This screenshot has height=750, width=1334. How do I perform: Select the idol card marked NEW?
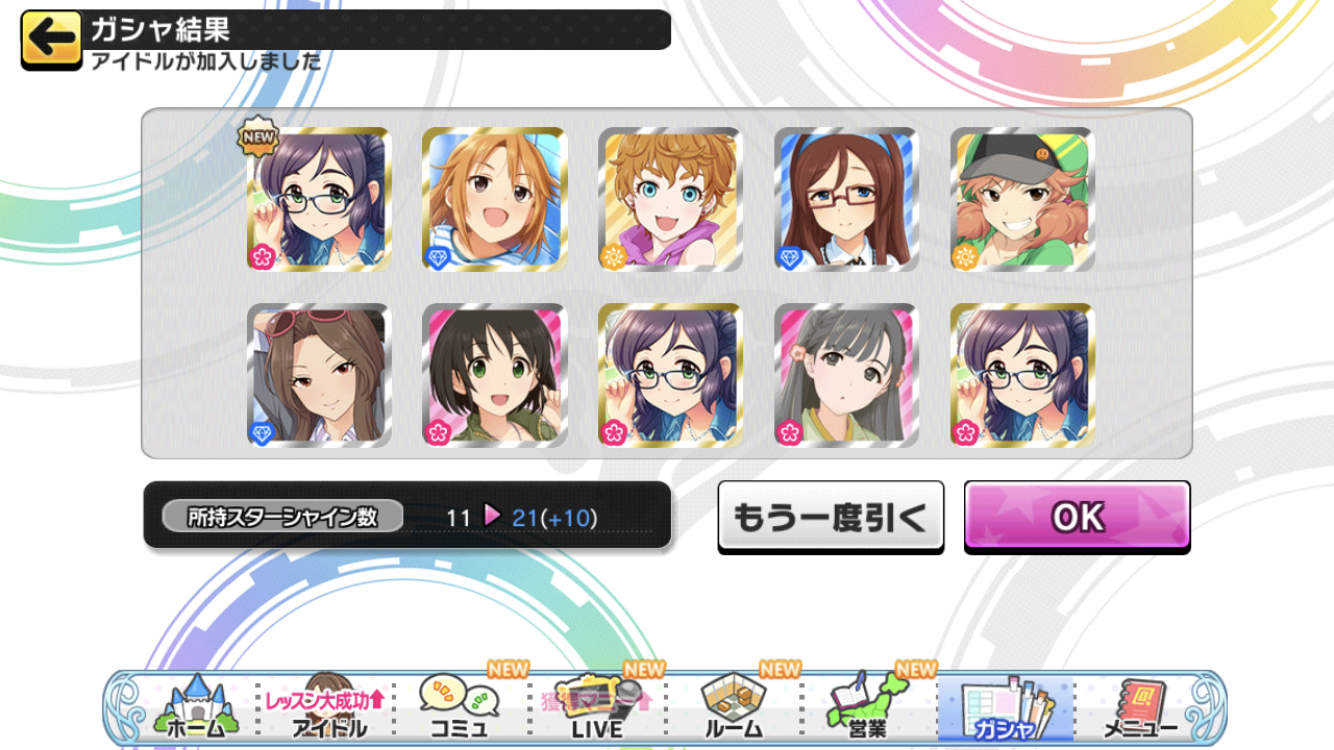point(319,200)
